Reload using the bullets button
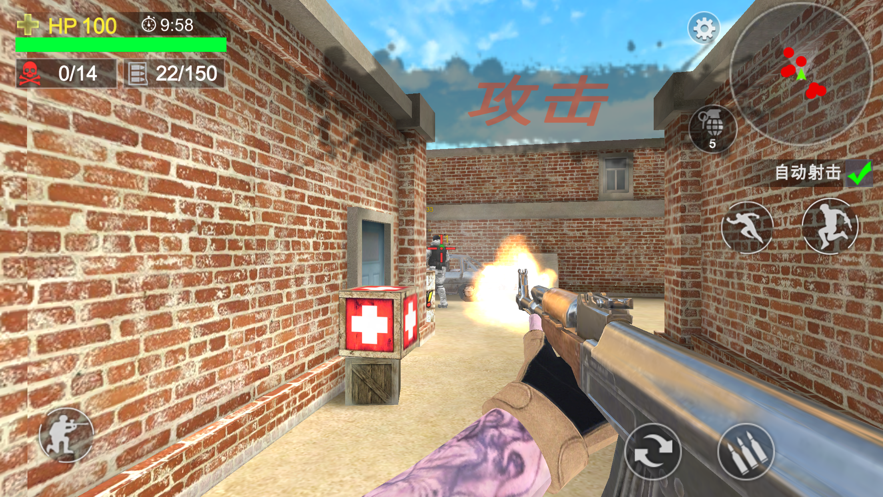 pyautogui.click(x=746, y=452)
